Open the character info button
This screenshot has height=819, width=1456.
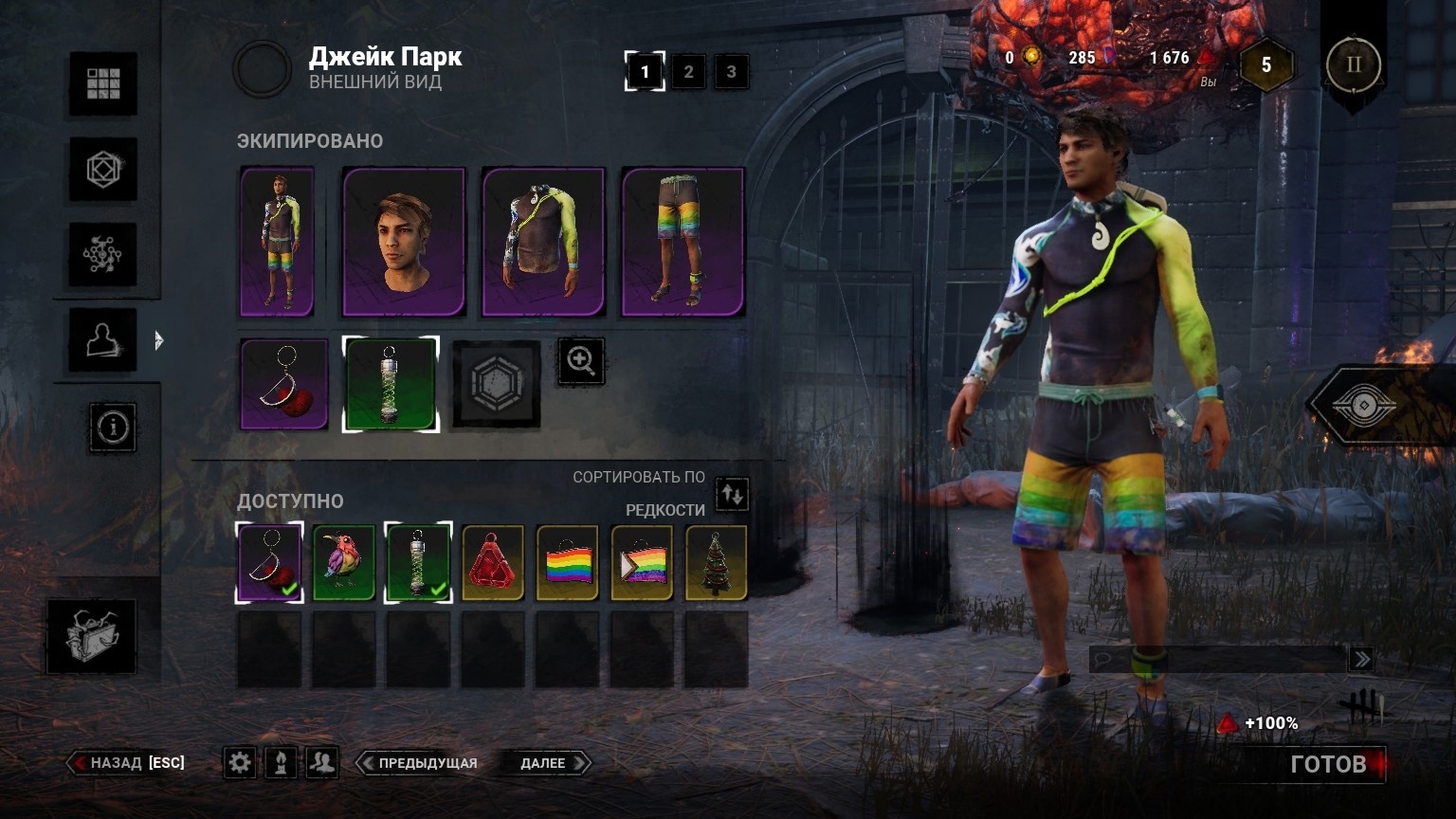(x=113, y=428)
